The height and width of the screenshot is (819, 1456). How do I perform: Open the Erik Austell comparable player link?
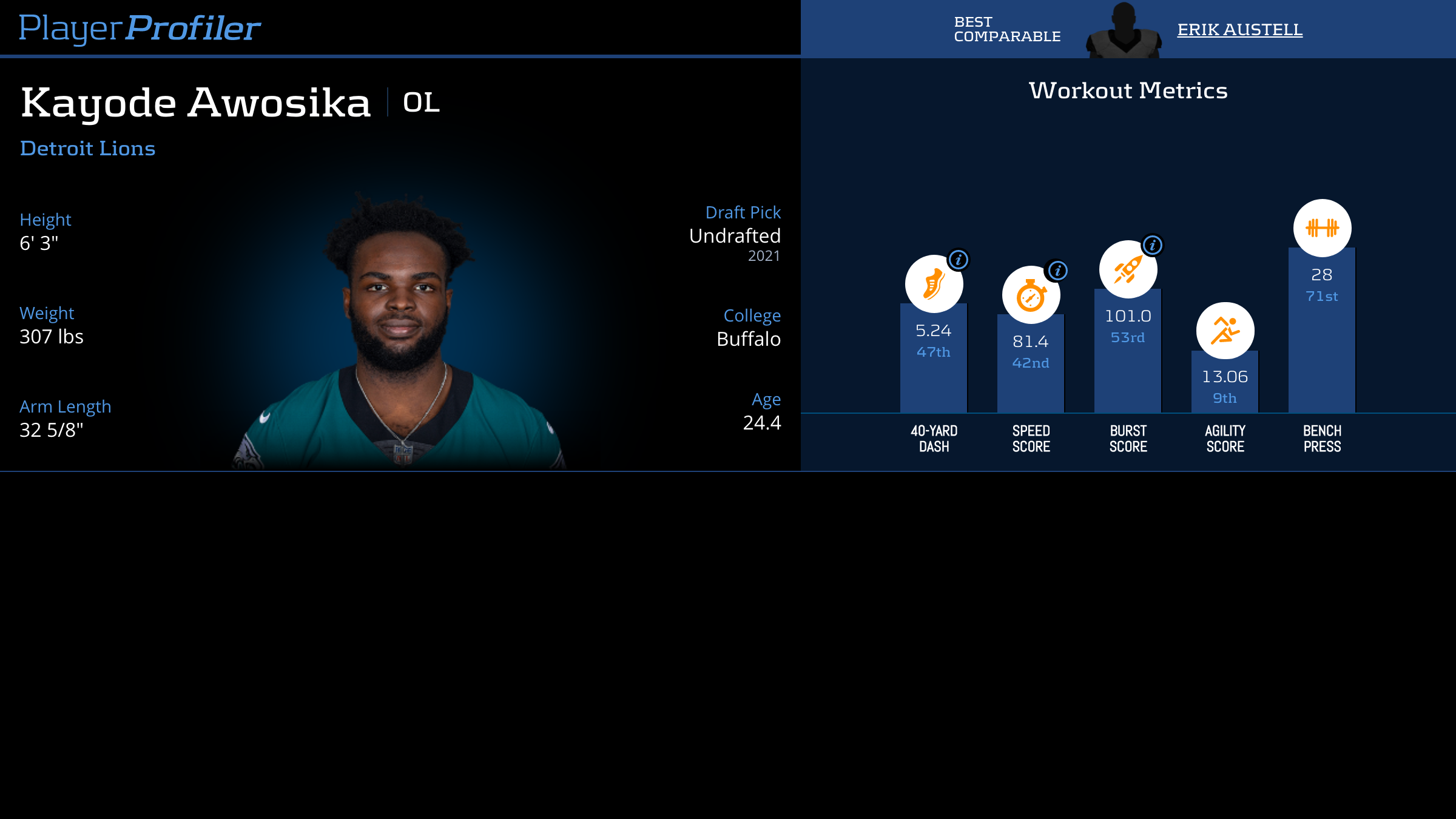1239,30
